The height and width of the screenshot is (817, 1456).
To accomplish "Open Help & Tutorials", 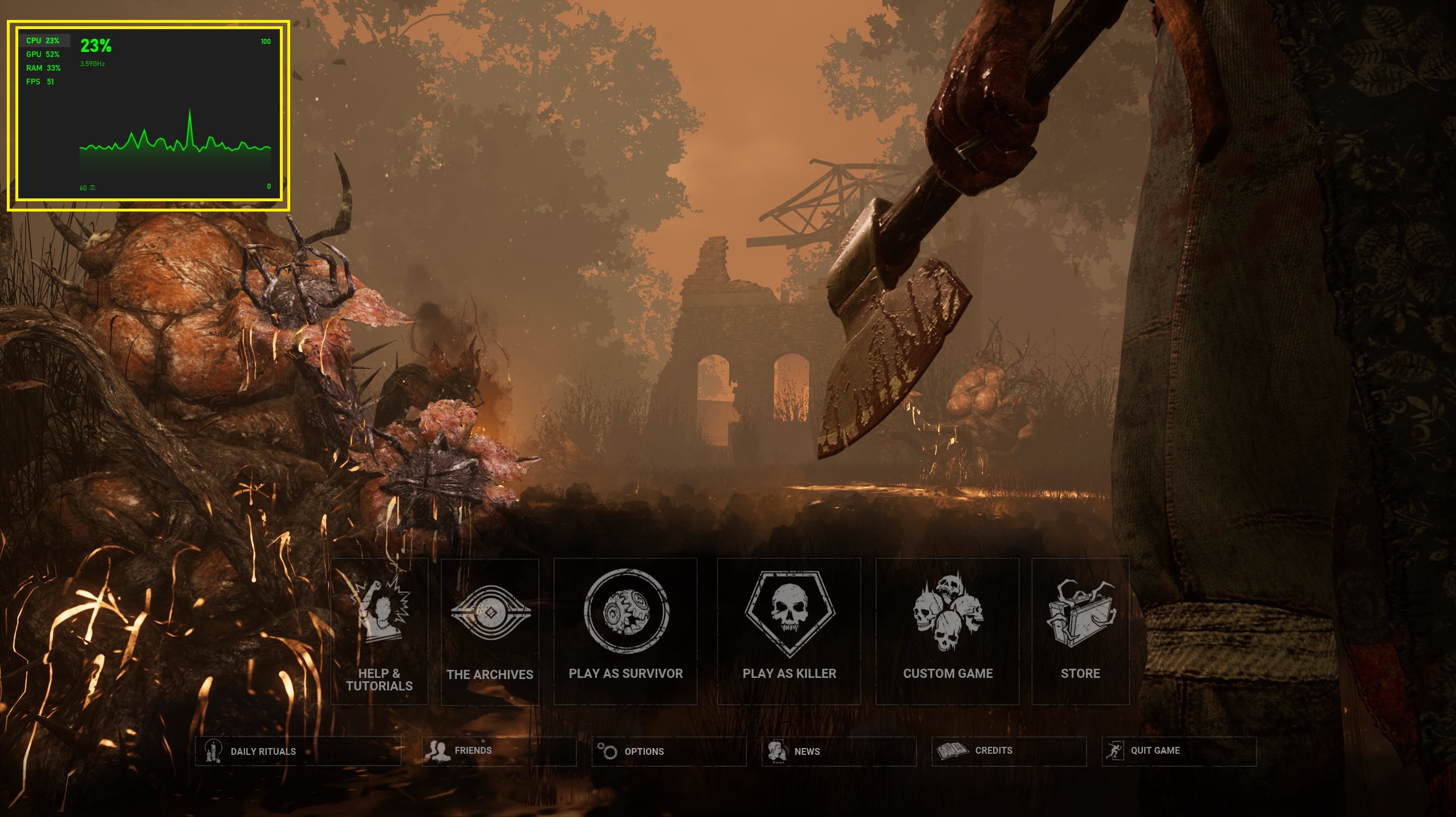I will click(379, 631).
